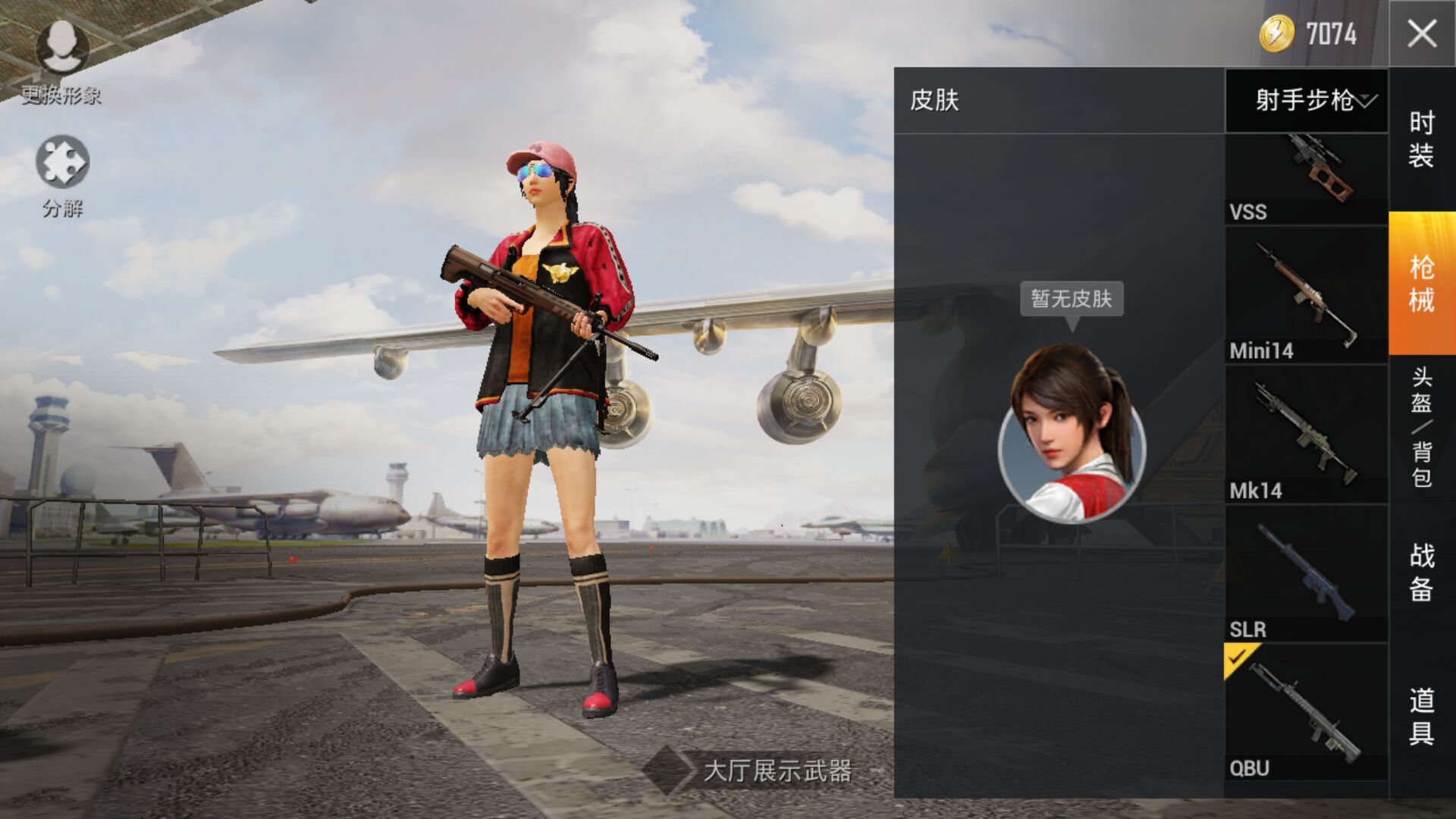Switch to the 时装 outfits tab

(1422, 139)
